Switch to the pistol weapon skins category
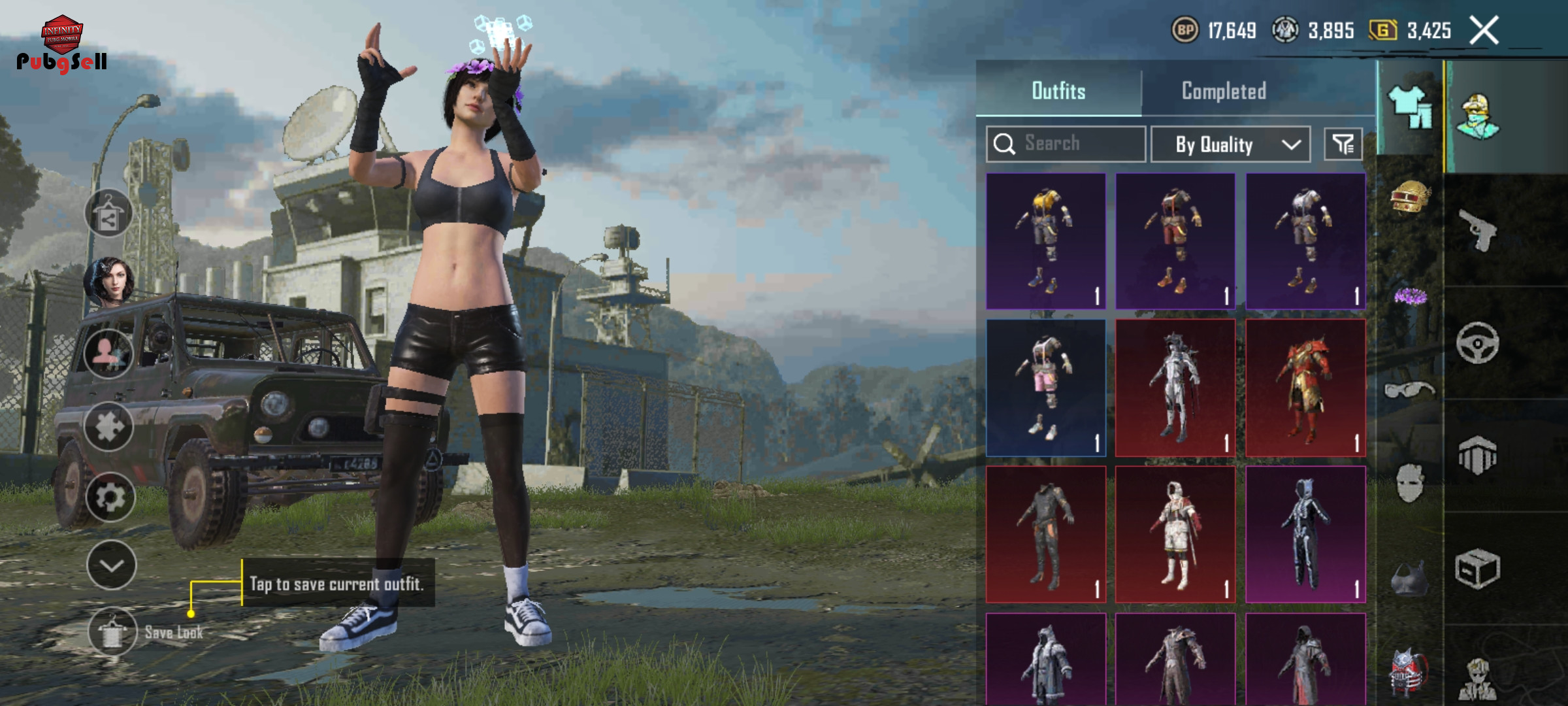The image size is (1568, 706). tap(1478, 230)
